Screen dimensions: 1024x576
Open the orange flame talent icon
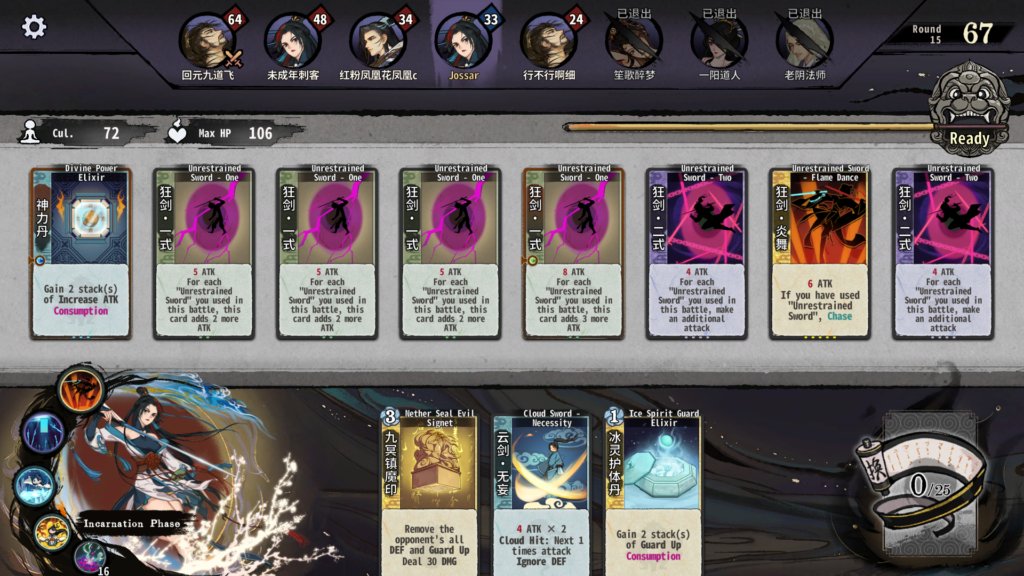point(77,390)
